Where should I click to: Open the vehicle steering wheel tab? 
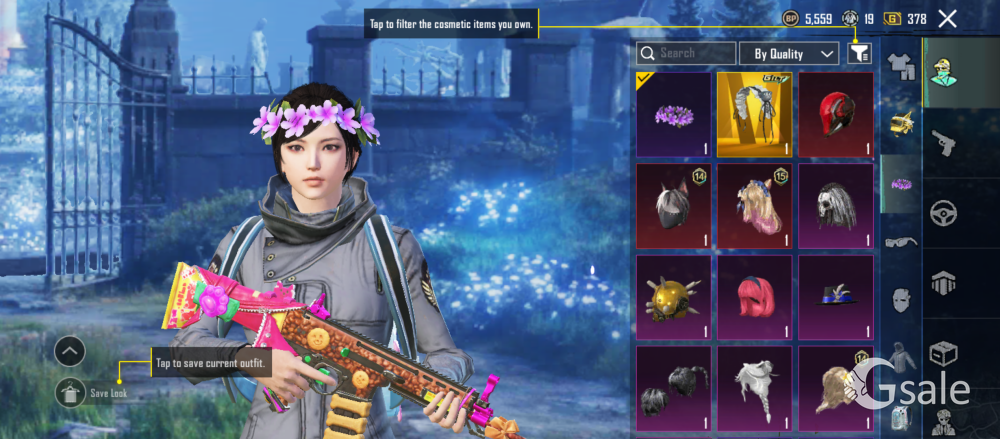(x=945, y=212)
